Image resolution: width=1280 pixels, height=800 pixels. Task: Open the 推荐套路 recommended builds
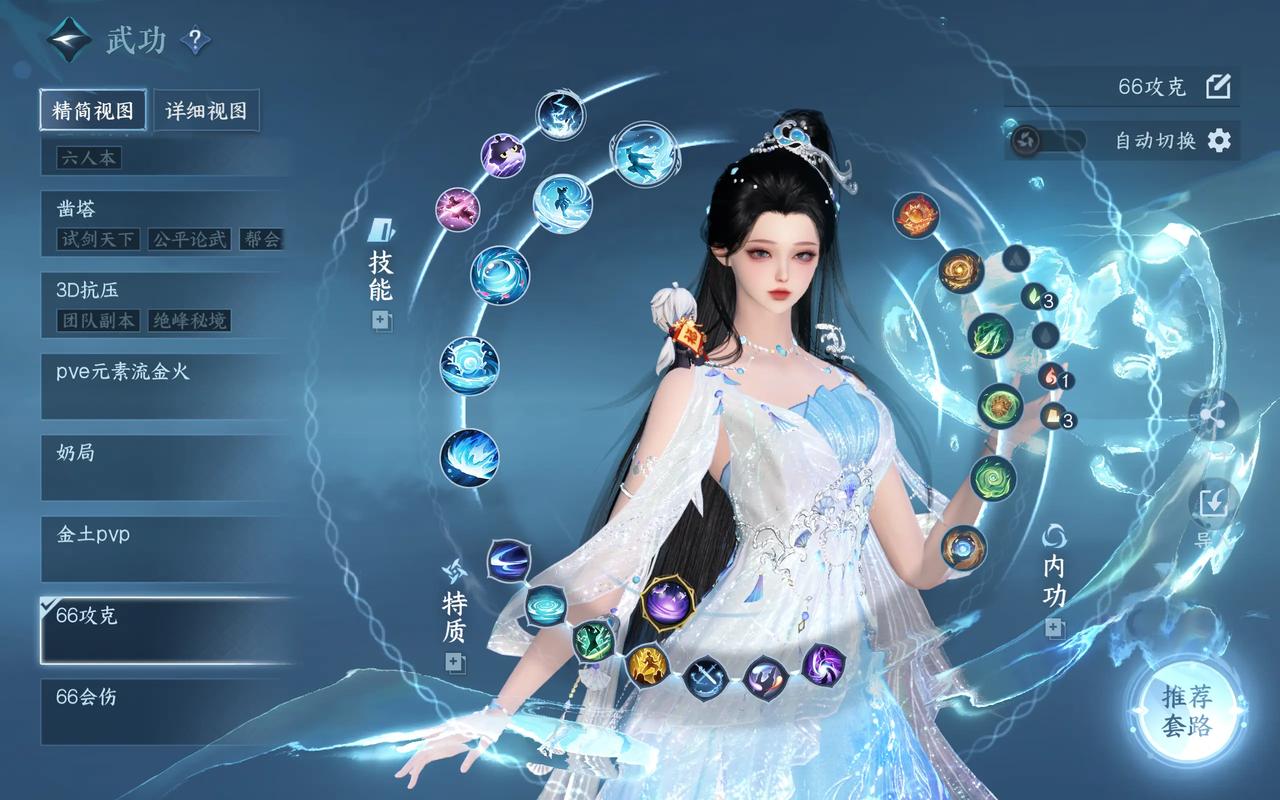[x=1187, y=711]
